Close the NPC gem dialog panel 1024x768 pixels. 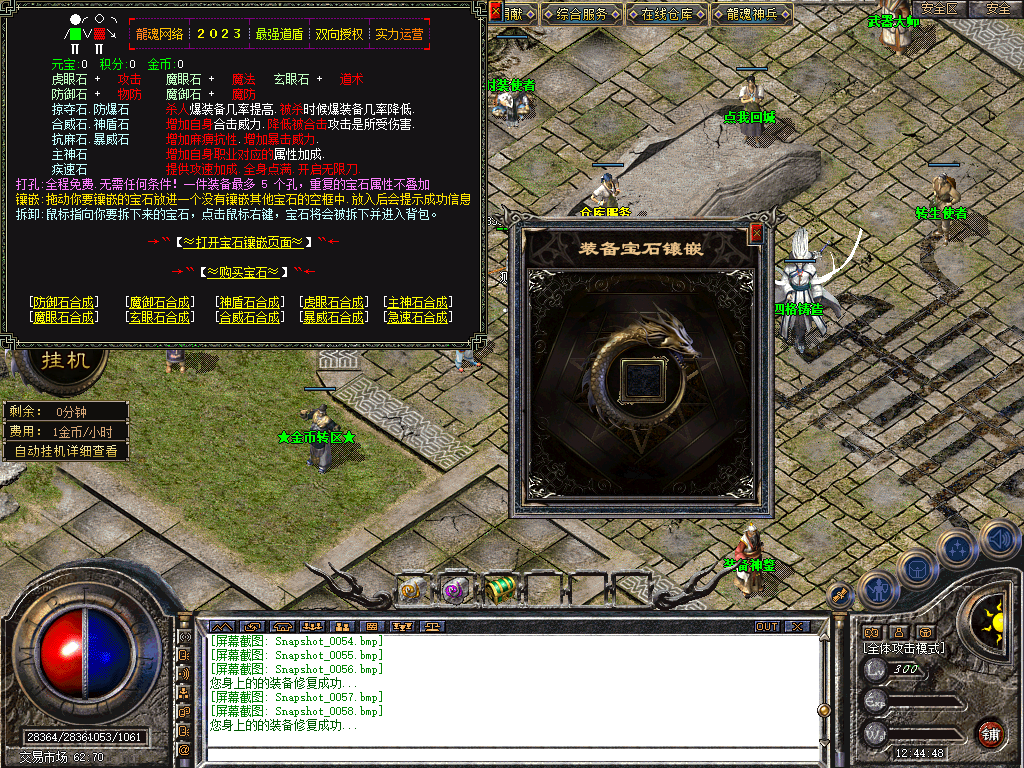tap(496, 12)
